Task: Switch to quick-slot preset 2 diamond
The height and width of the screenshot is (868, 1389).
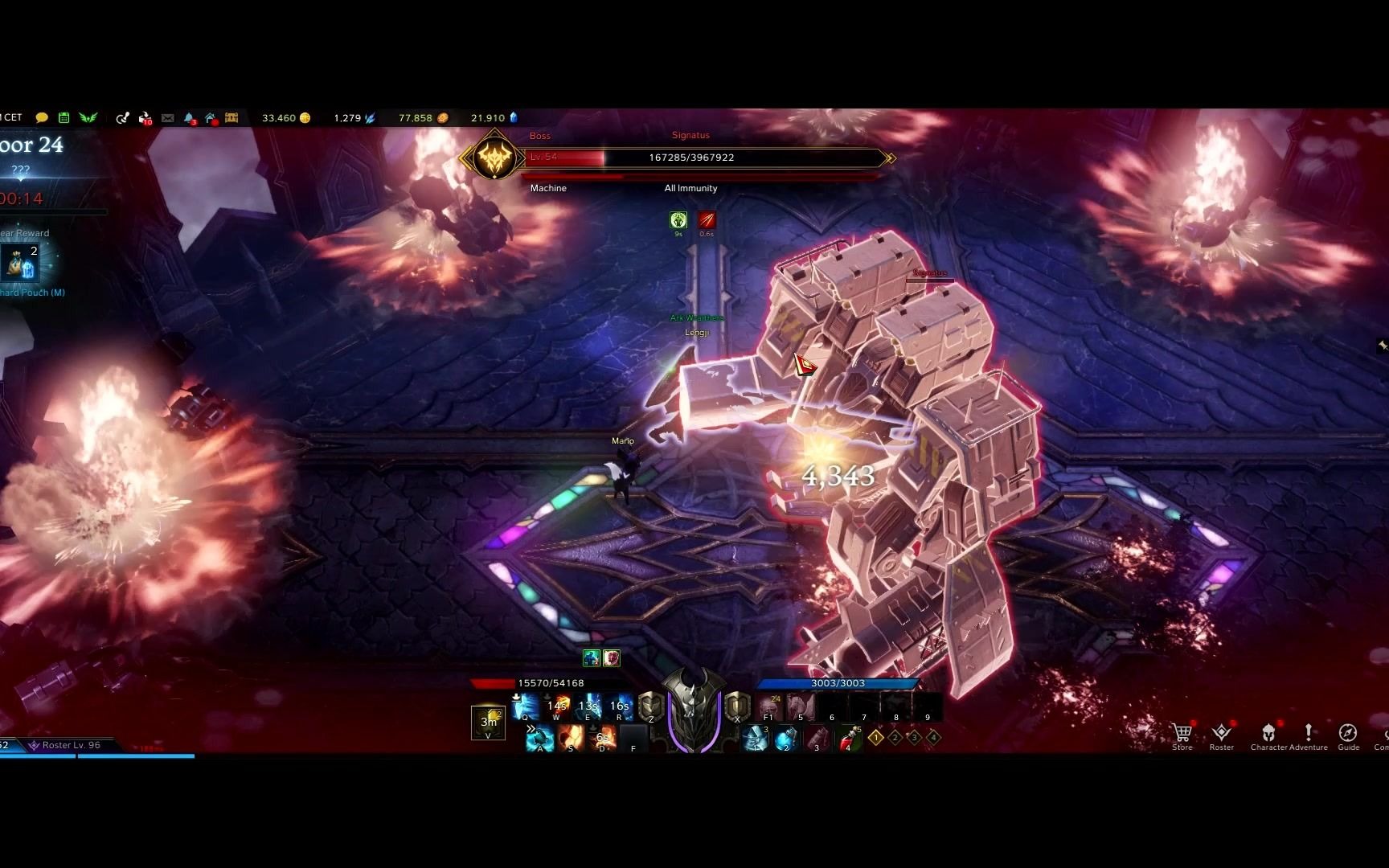Action: coord(895,737)
